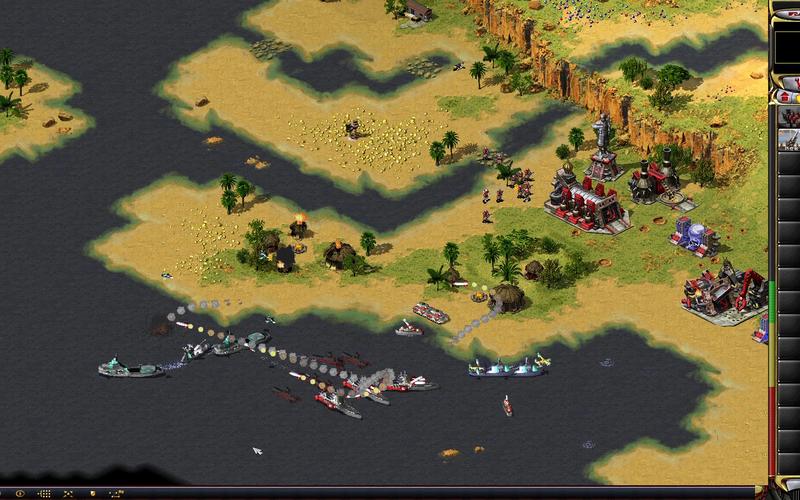Click the black radar screen in the sidebar

tap(788, 47)
